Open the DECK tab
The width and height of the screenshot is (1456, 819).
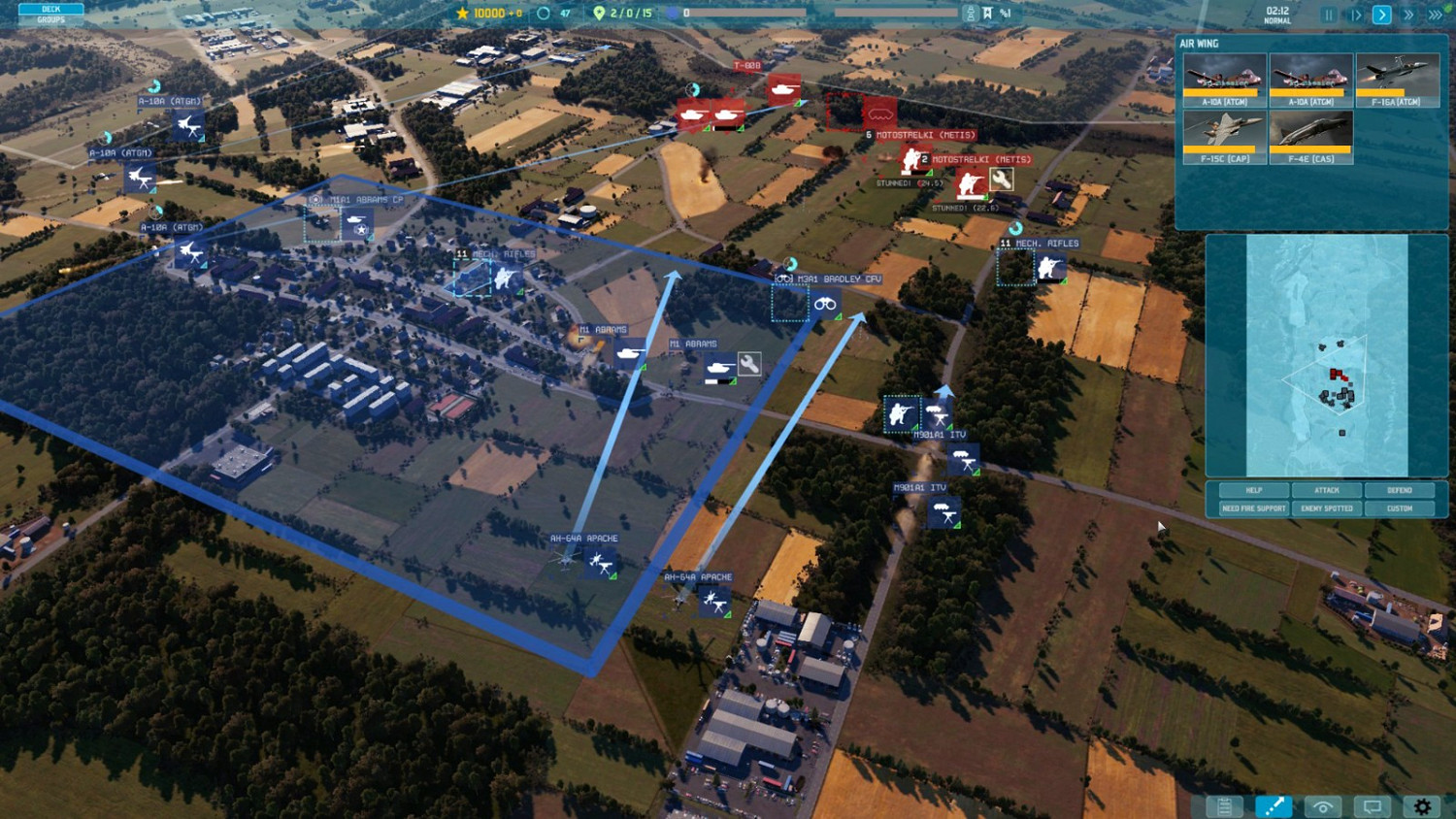pos(51,8)
